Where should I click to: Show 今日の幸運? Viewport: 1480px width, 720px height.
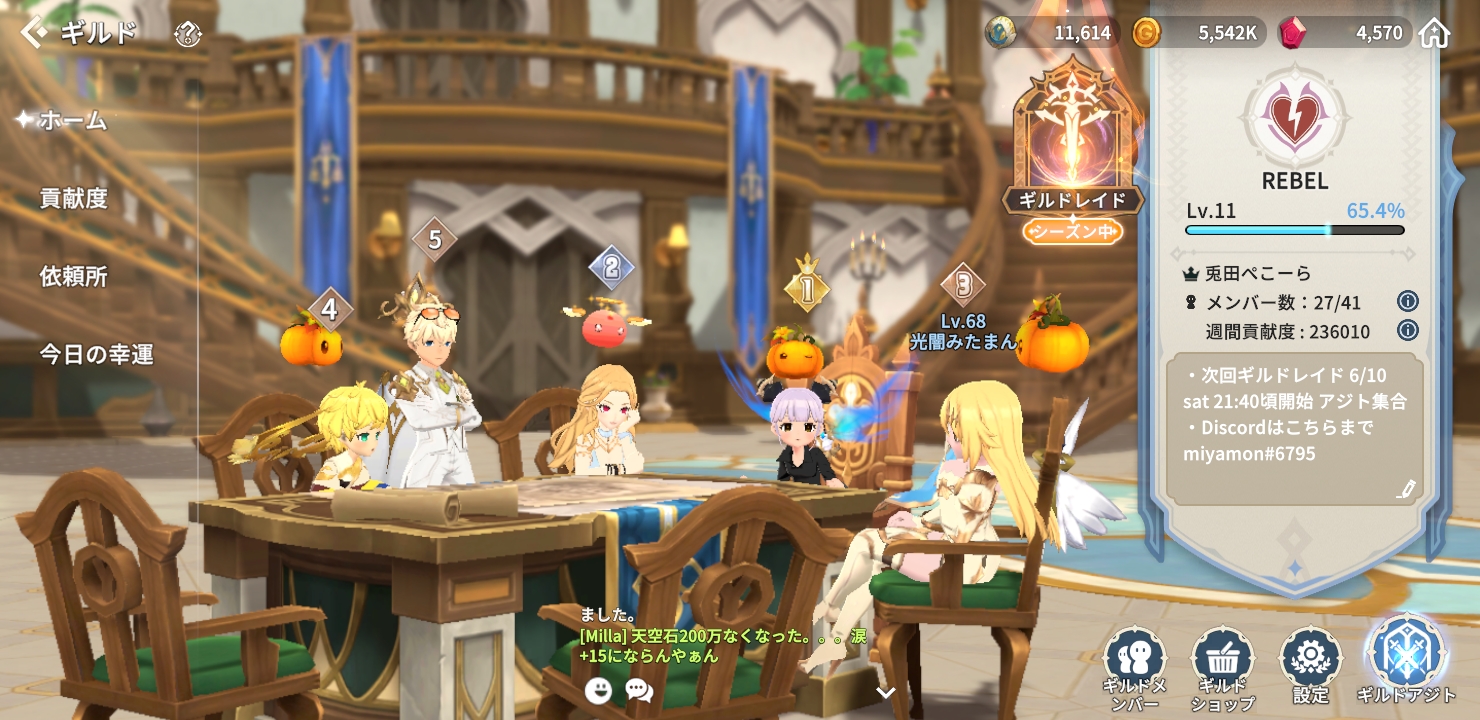pyautogui.click(x=96, y=354)
